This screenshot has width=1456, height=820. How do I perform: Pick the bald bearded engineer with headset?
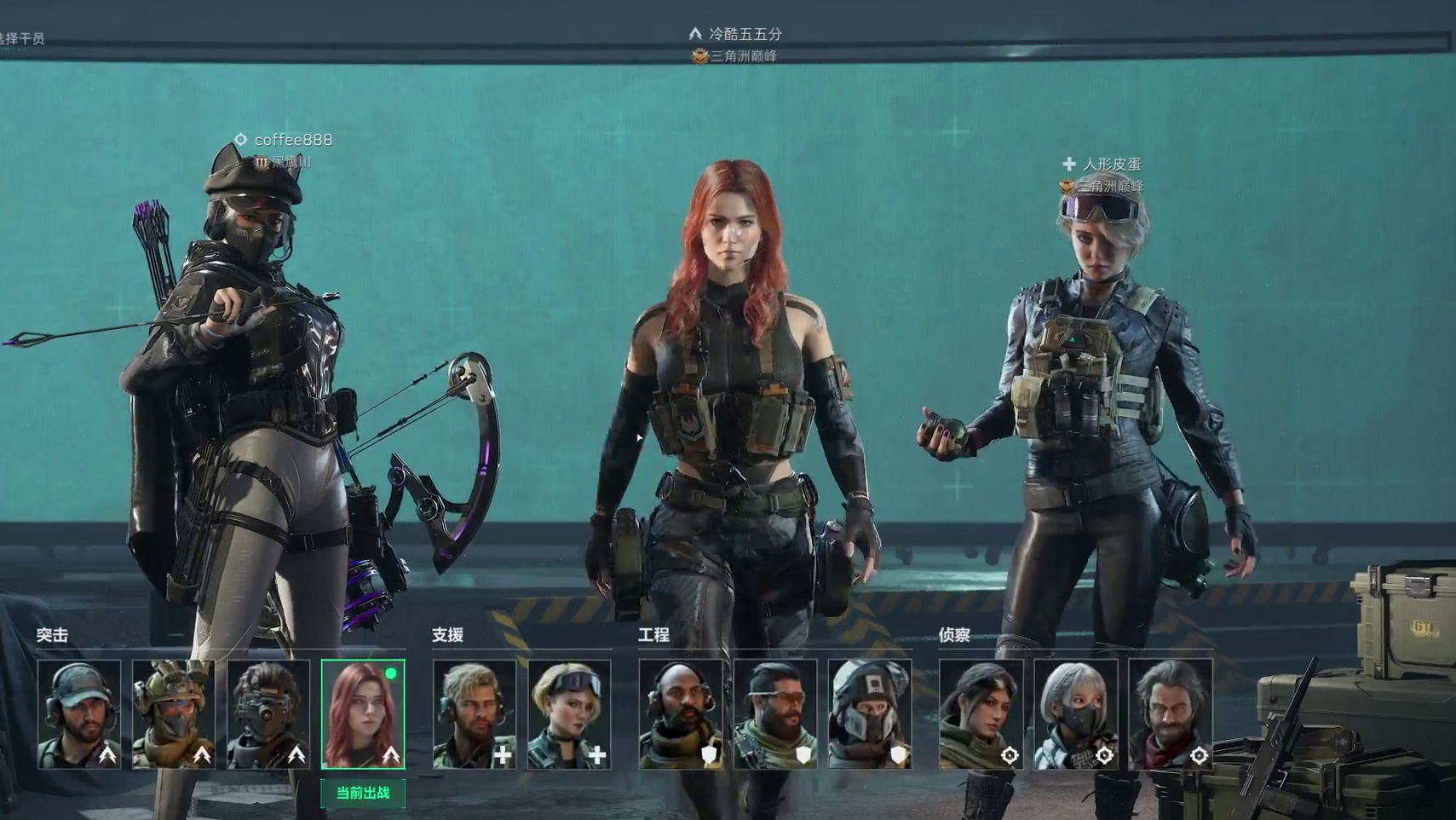(x=681, y=714)
